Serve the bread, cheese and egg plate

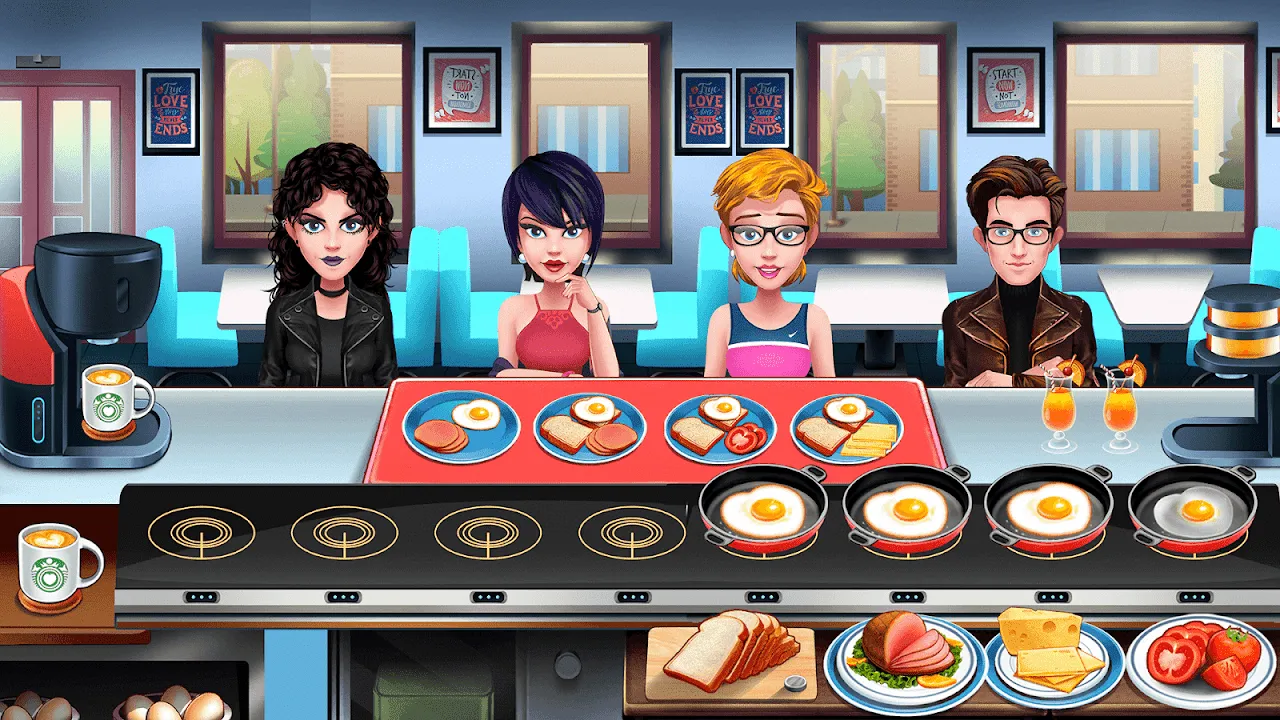point(847,427)
